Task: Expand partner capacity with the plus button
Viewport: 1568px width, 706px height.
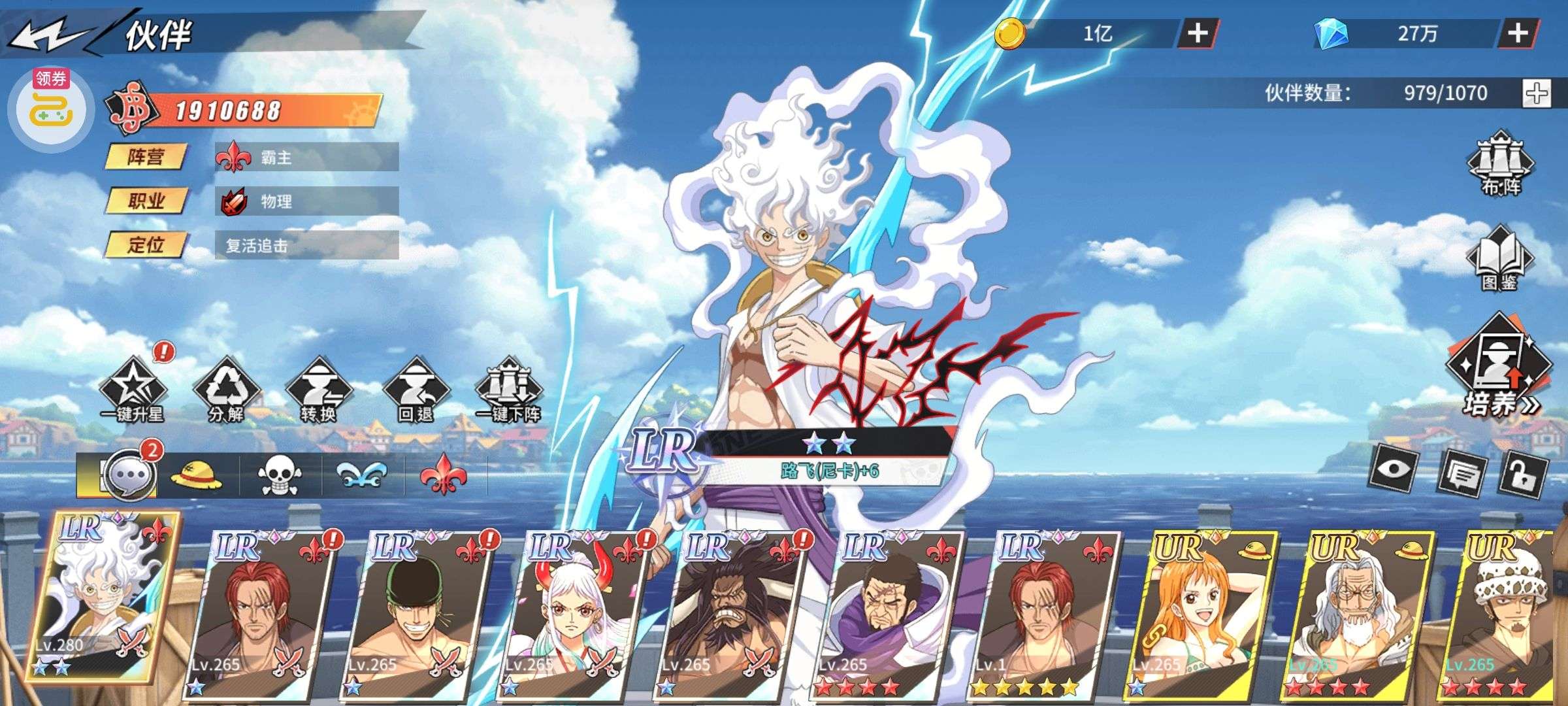Action: [1535, 93]
